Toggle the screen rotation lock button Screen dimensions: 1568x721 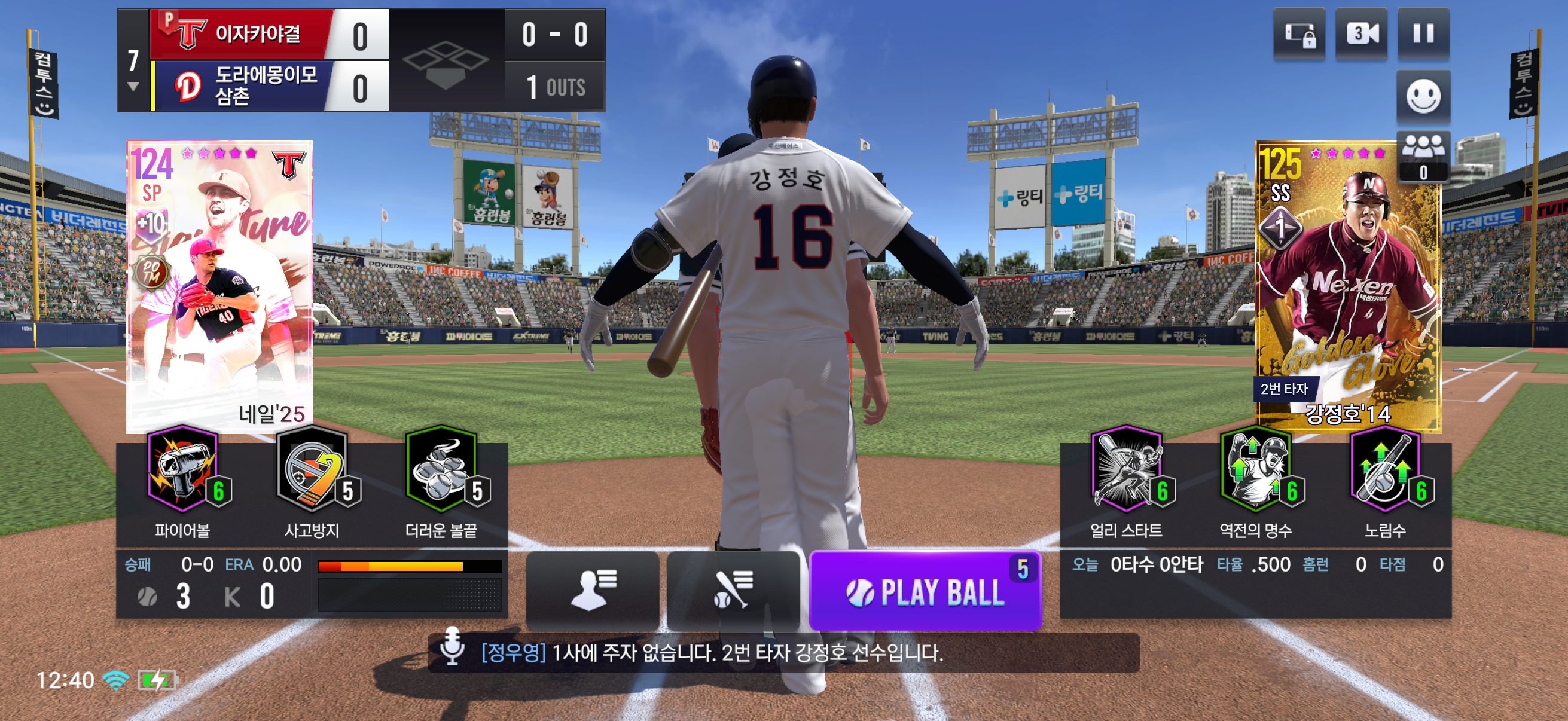point(1299,33)
